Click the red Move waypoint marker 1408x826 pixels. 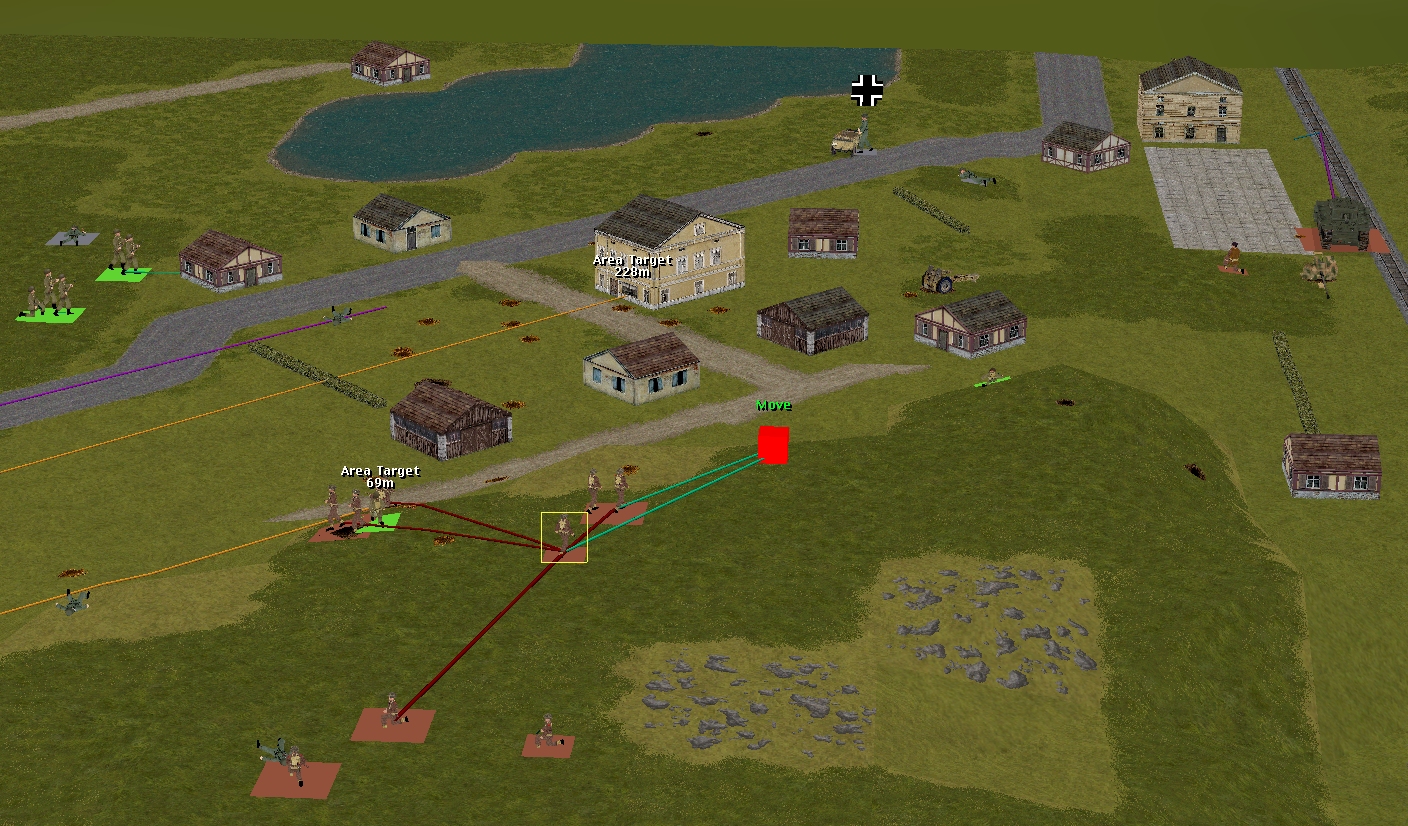pyautogui.click(x=773, y=445)
